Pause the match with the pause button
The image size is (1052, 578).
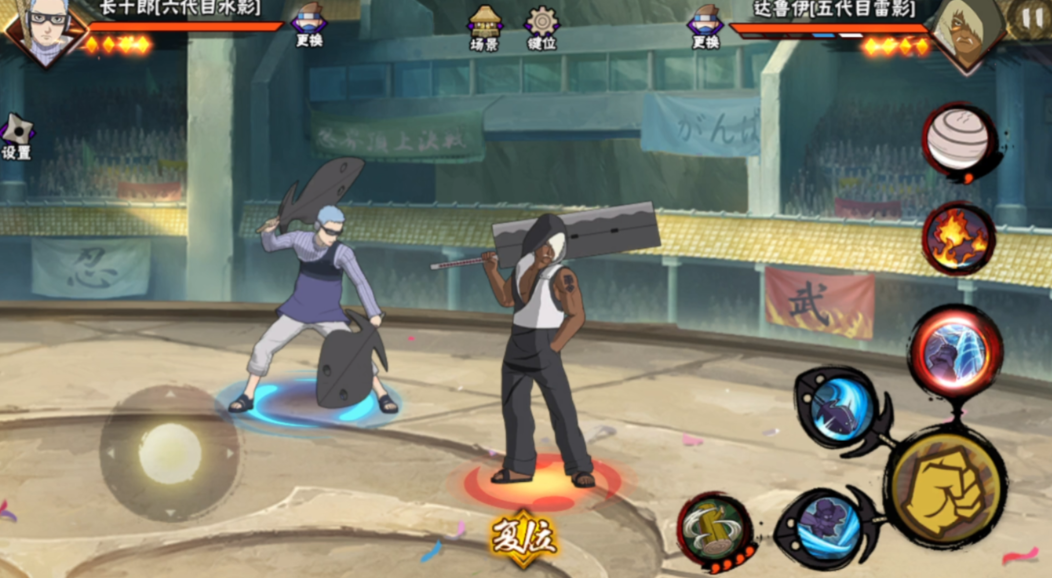(x=1031, y=17)
